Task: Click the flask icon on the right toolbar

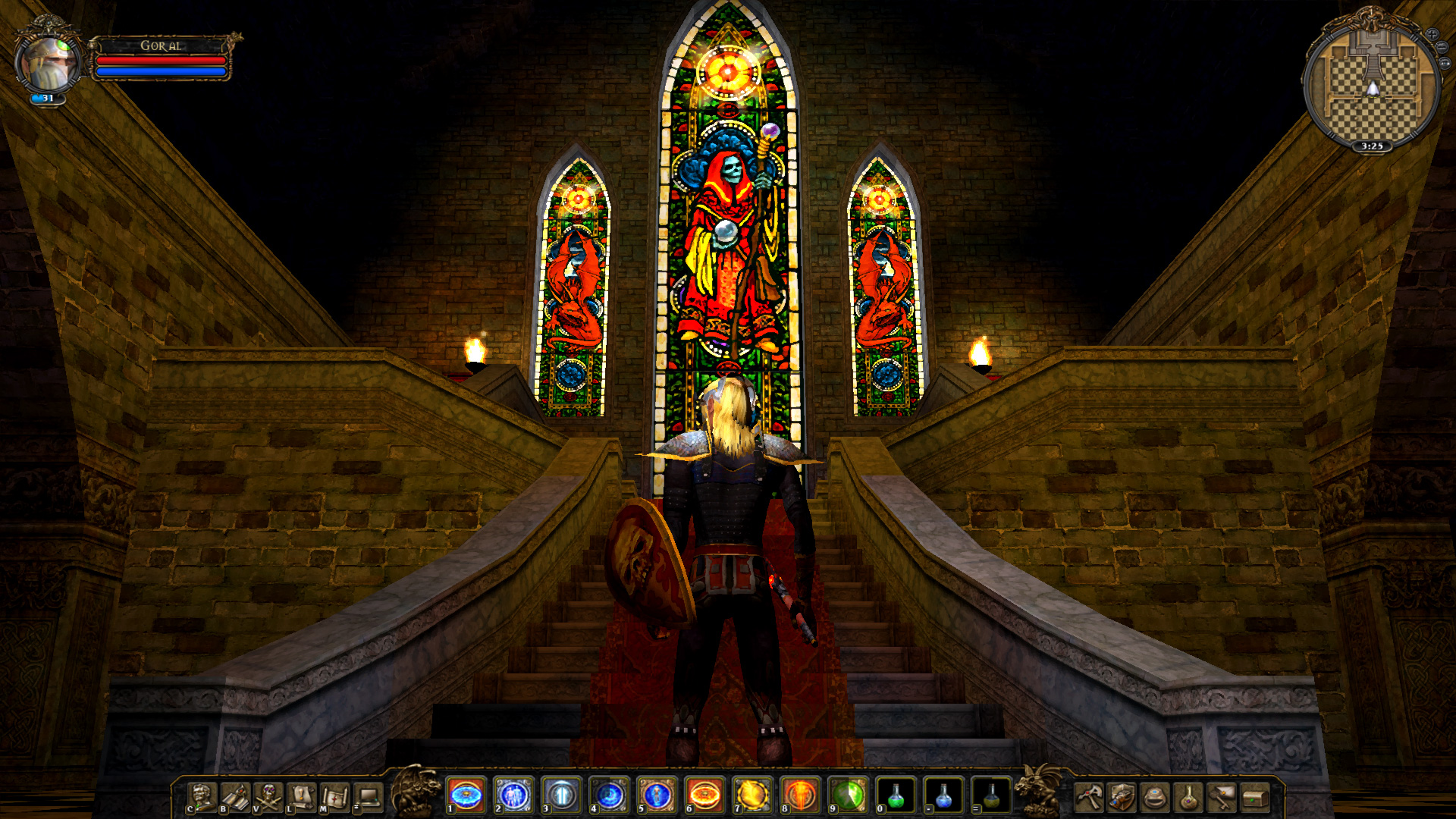Action: (x=1188, y=798)
